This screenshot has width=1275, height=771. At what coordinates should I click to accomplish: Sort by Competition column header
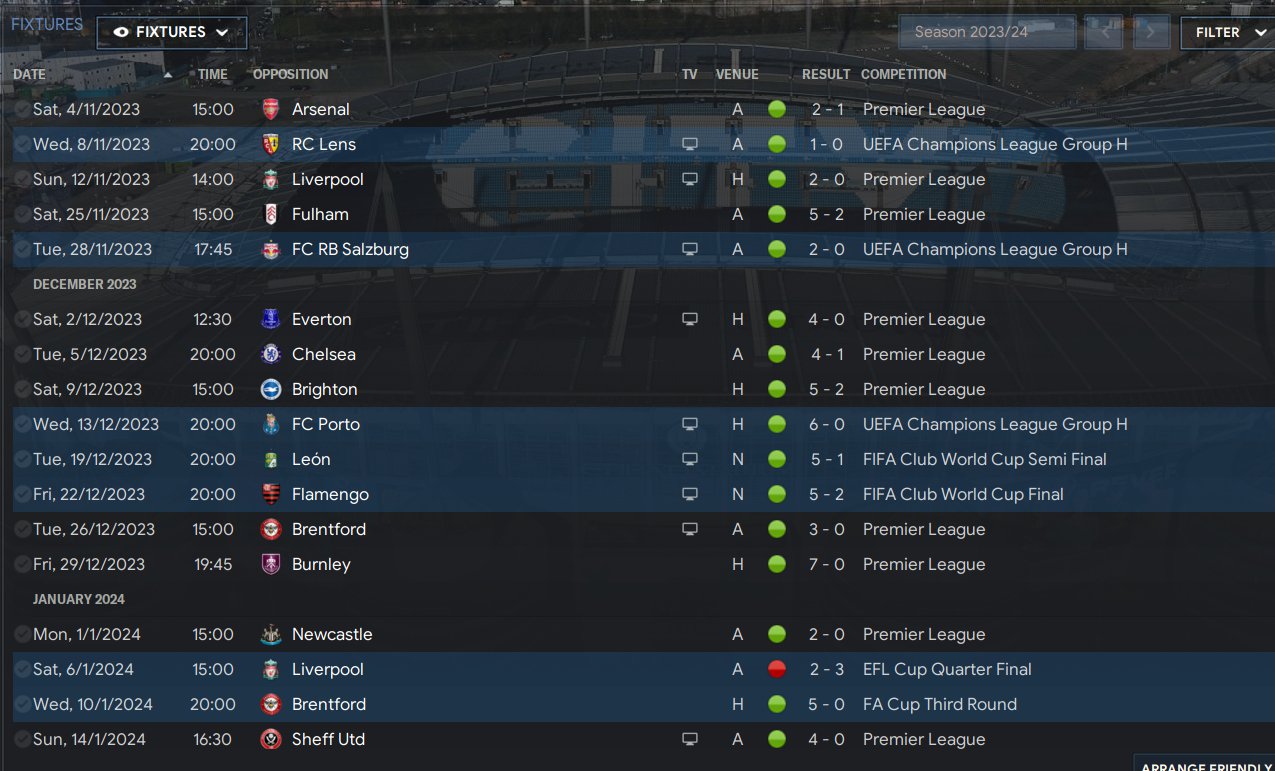click(x=903, y=74)
